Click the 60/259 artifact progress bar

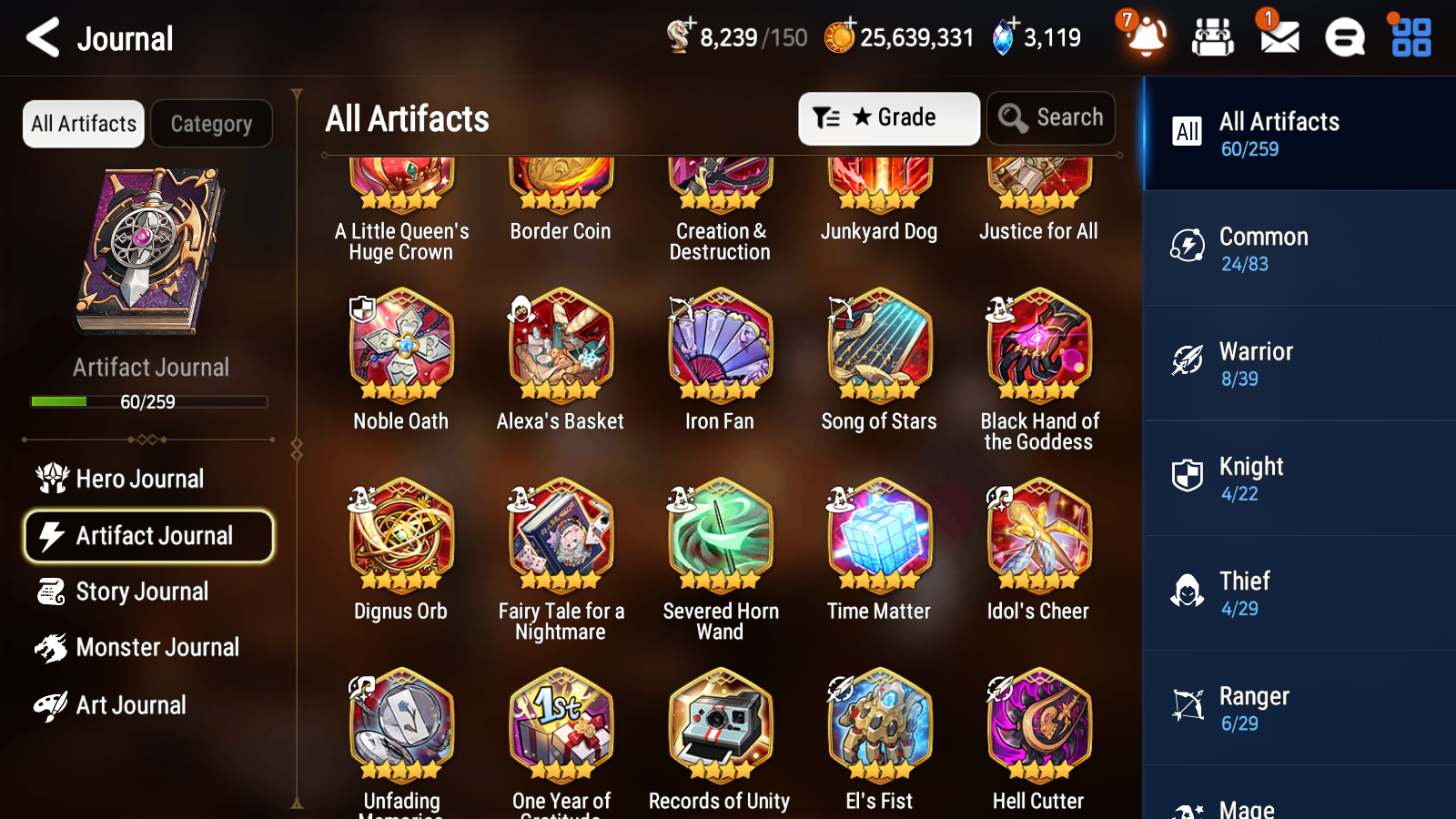tap(148, 401)
